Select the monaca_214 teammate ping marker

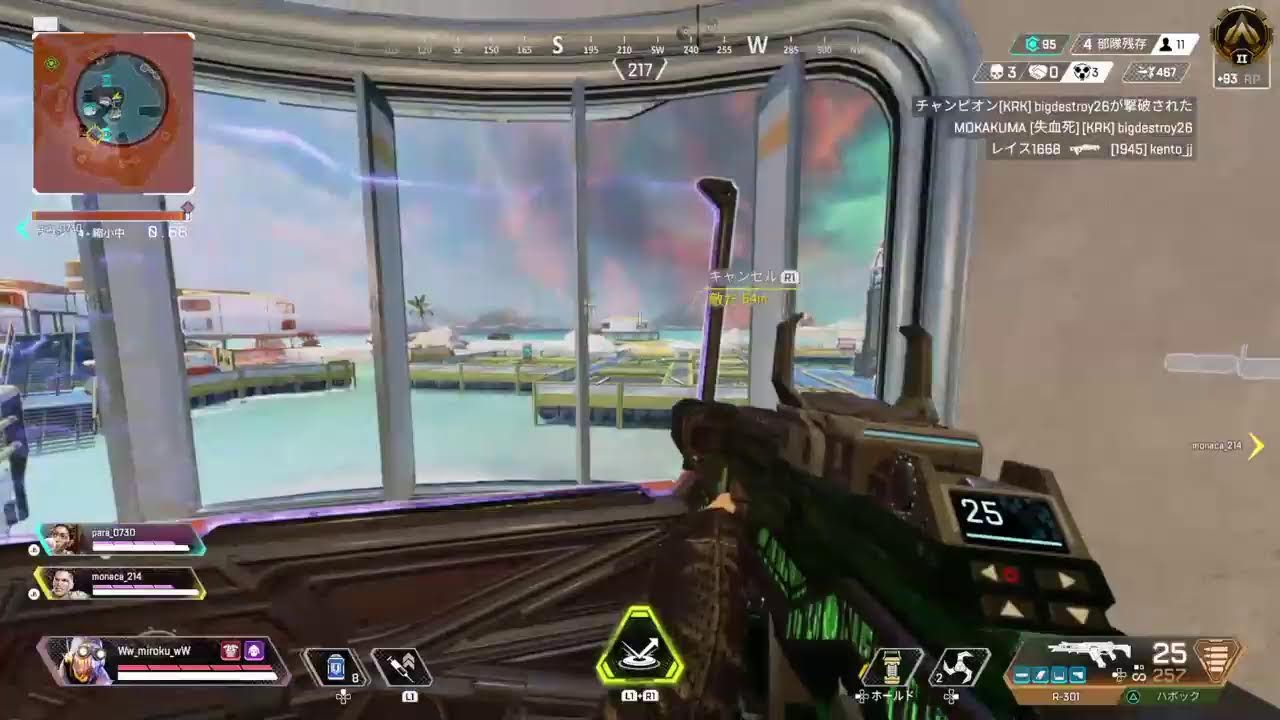1256,446
